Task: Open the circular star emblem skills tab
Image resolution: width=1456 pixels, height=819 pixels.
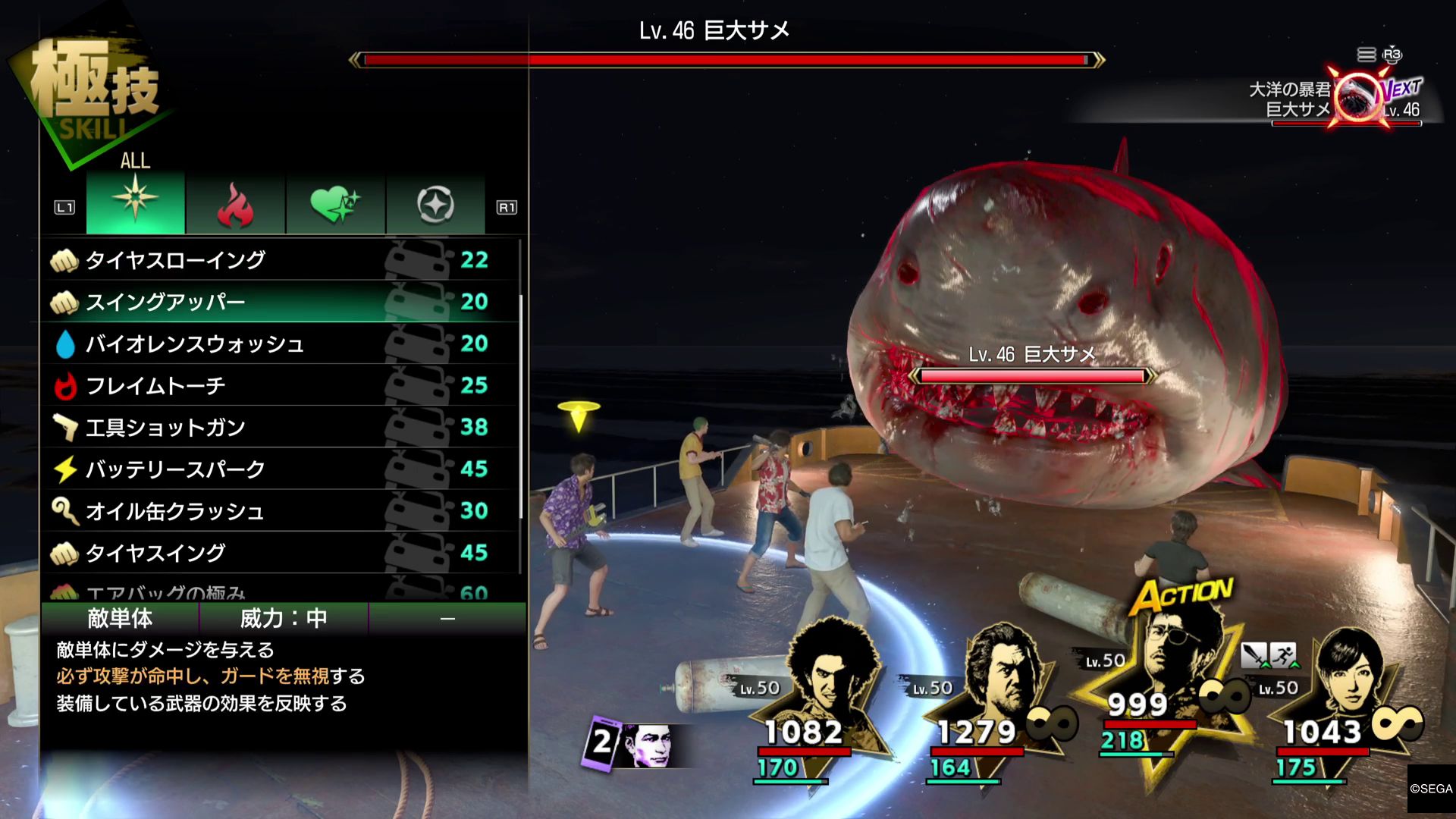Action: pyautogui.click(x=435, y=204)
